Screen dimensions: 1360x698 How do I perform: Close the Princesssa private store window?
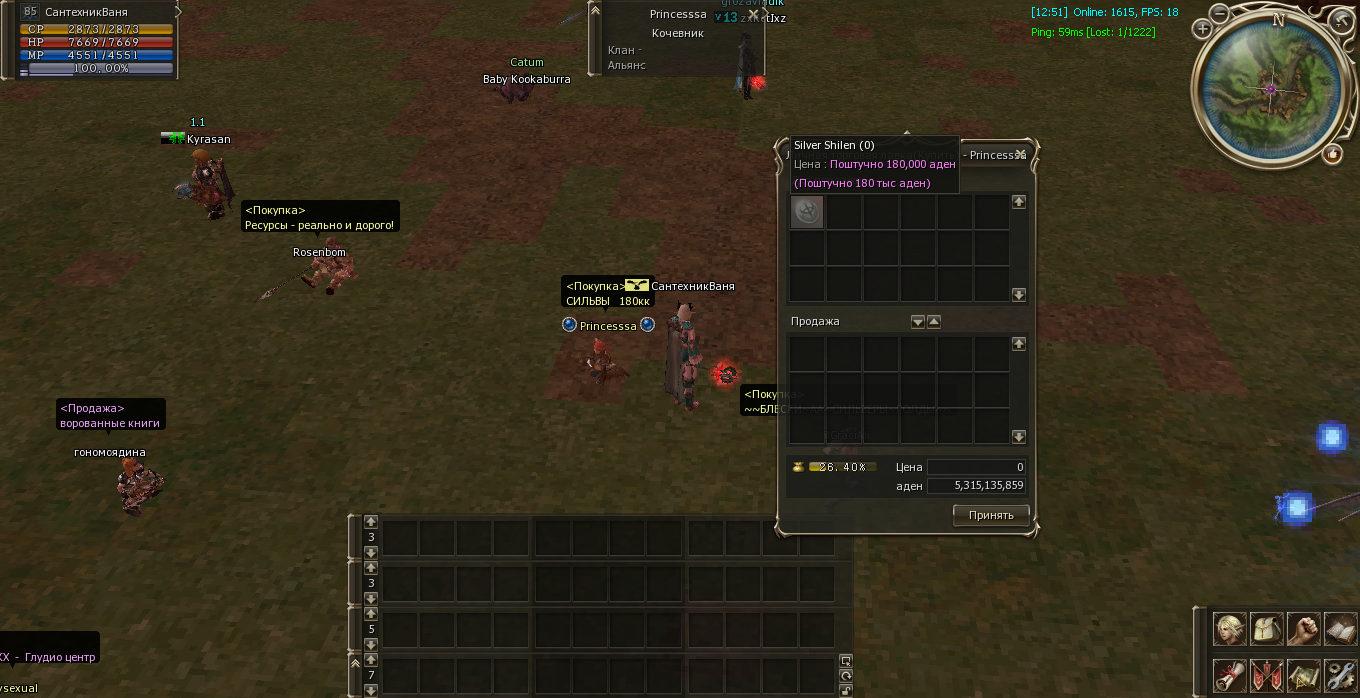click(x=1020, y=155)
